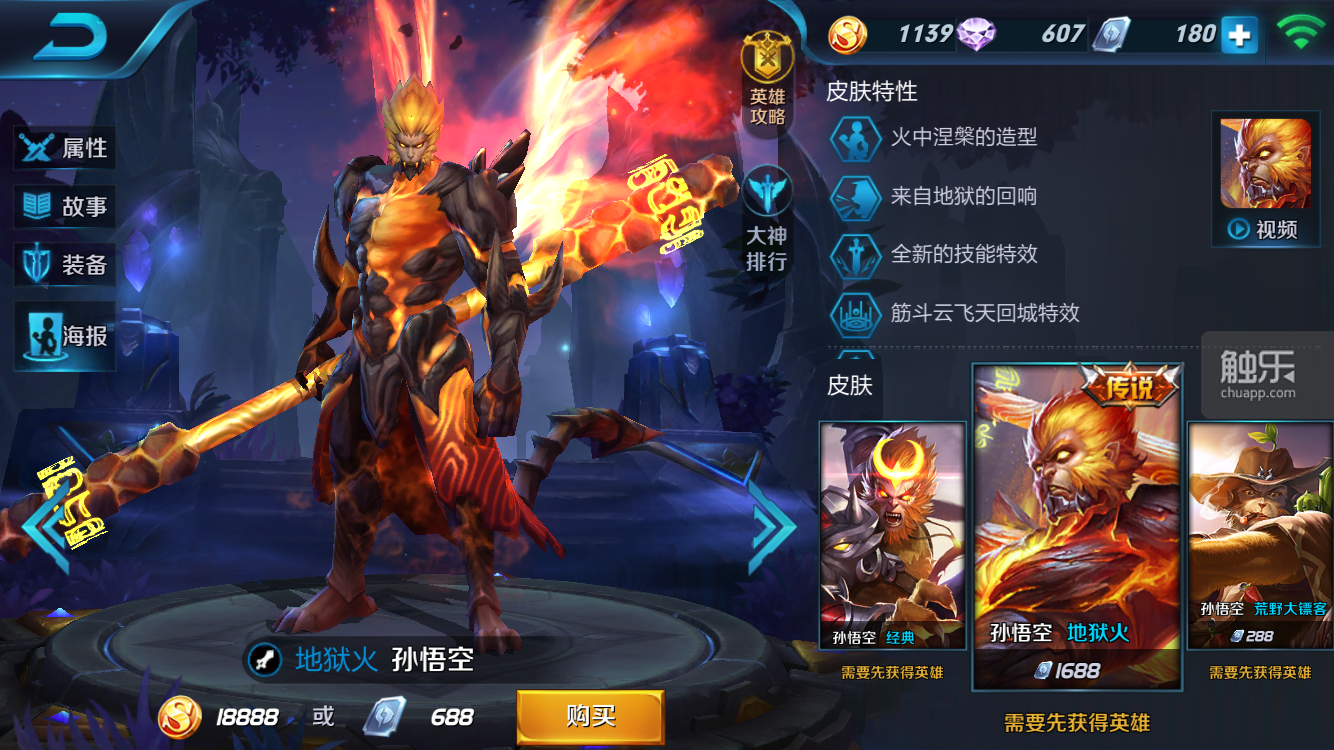Select the 地狱火 legendary skin card

1077,525
